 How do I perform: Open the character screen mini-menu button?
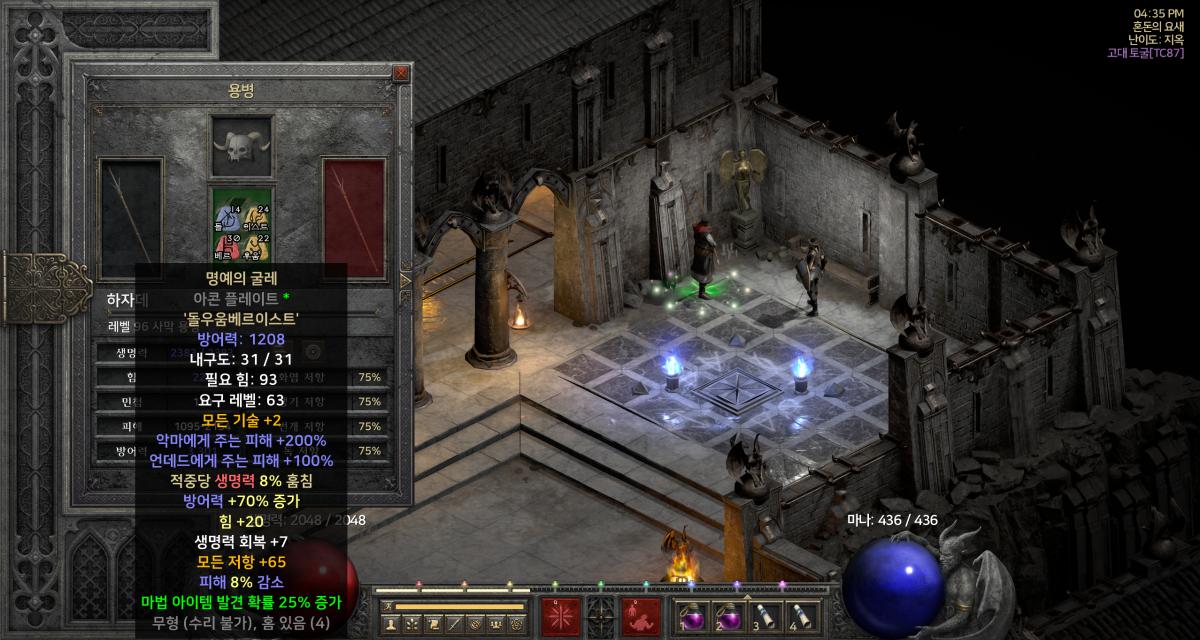pyautogui.click(x=391, y=624)
